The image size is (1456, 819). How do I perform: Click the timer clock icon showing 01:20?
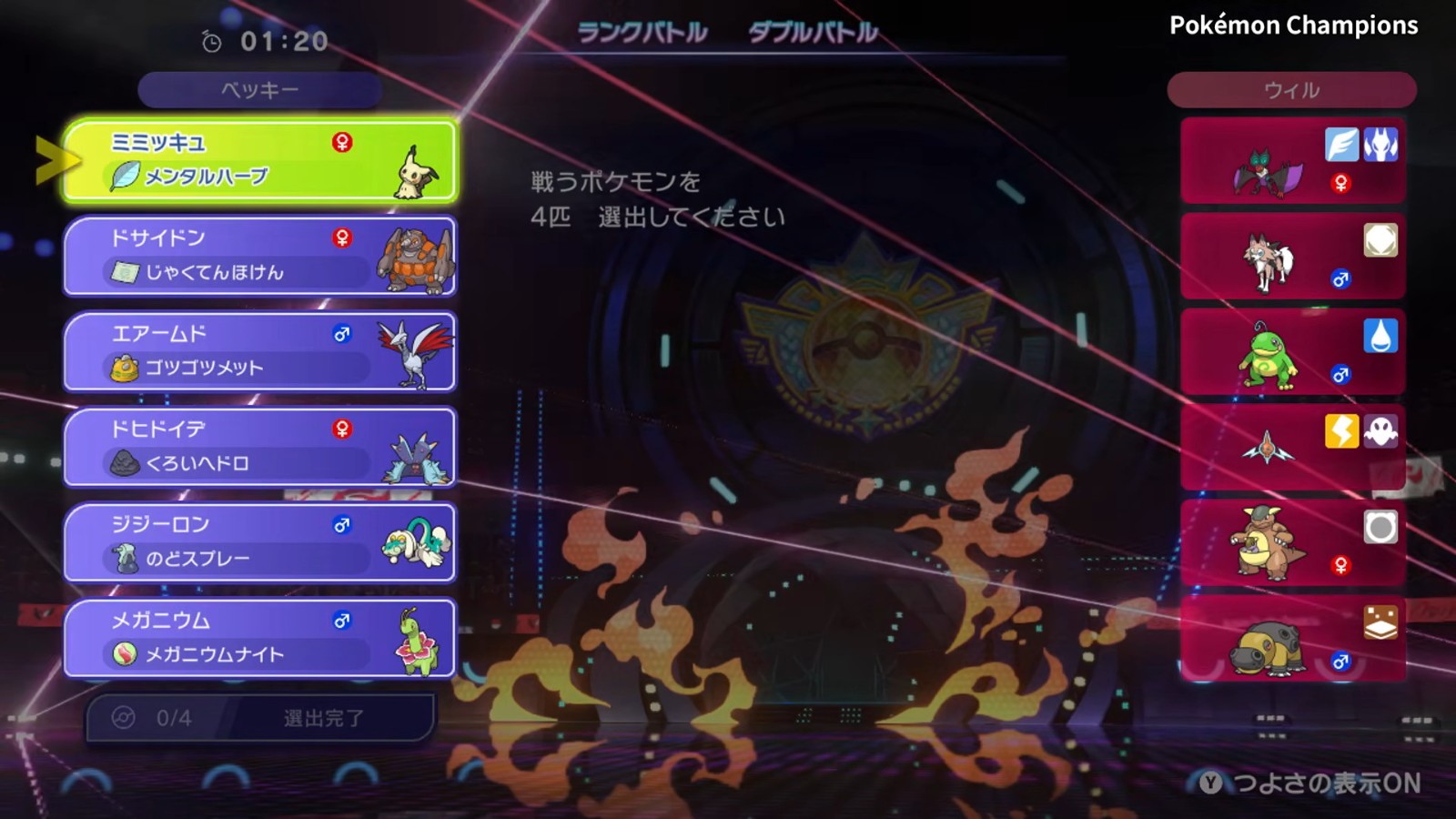point(210,40)
